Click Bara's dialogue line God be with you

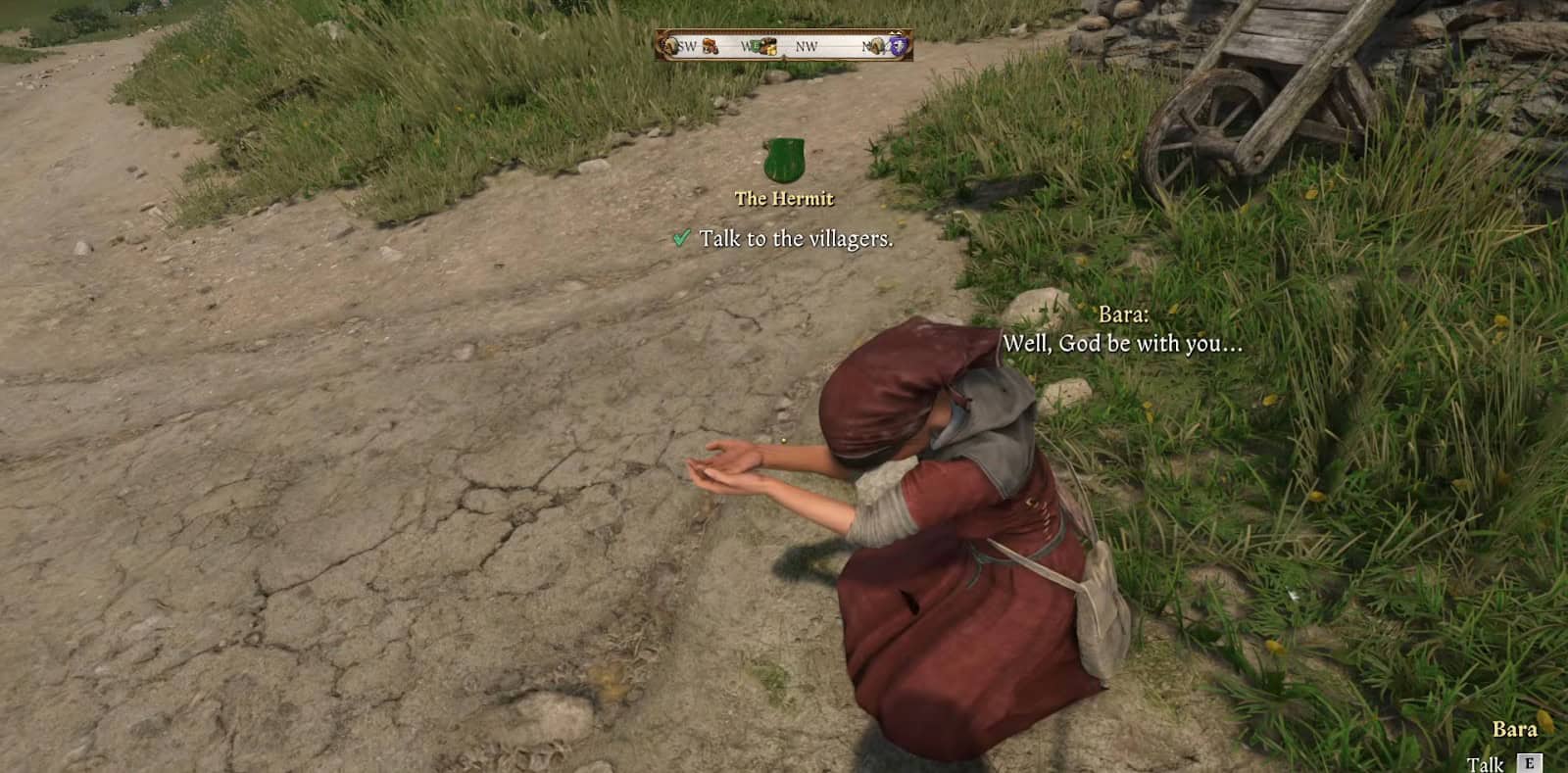(1121, 344)
